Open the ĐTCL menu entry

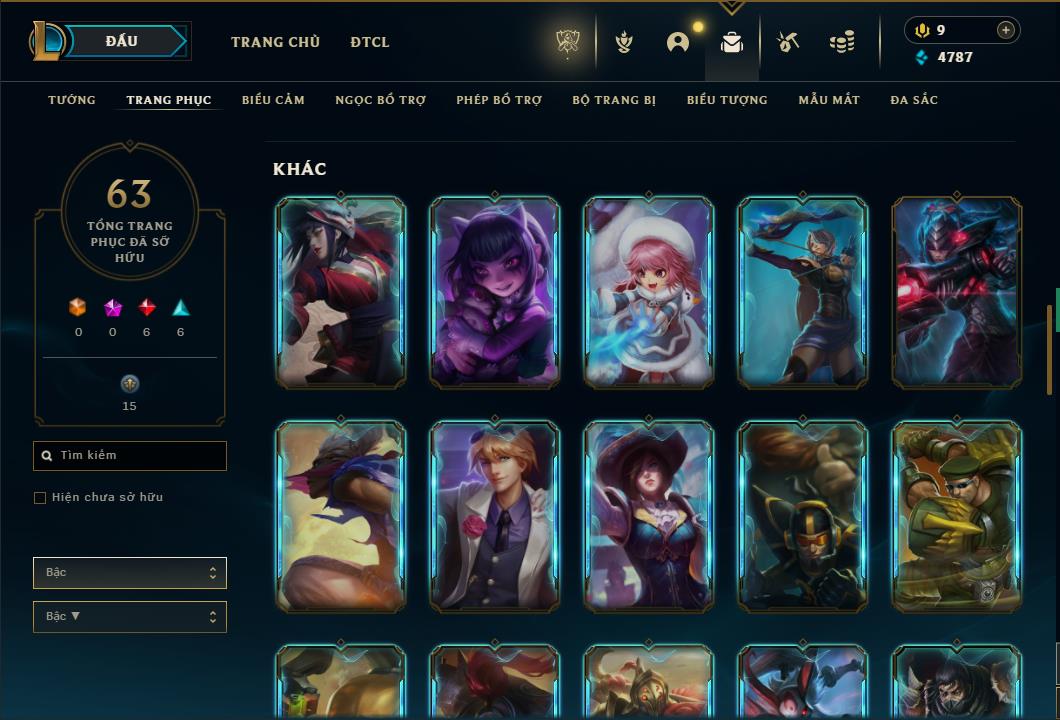[x=370, y=42]
